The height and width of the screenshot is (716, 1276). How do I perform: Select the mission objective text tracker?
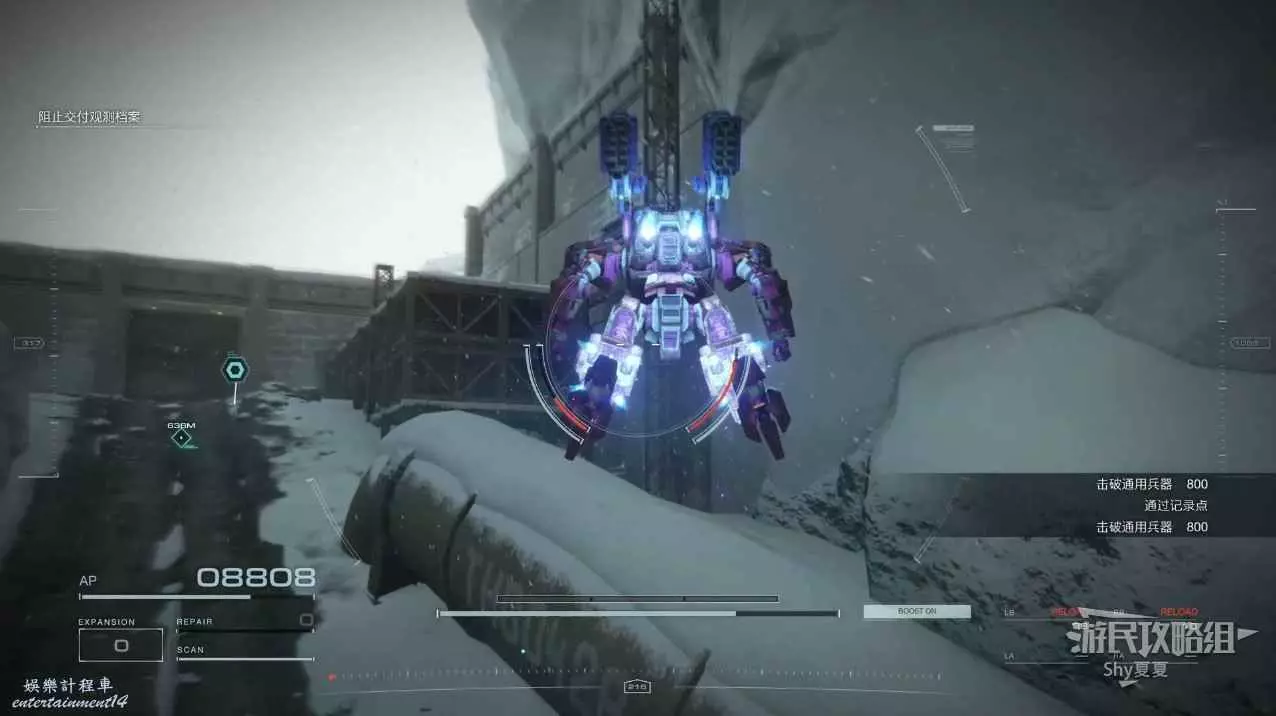click(x=90, y=117)
